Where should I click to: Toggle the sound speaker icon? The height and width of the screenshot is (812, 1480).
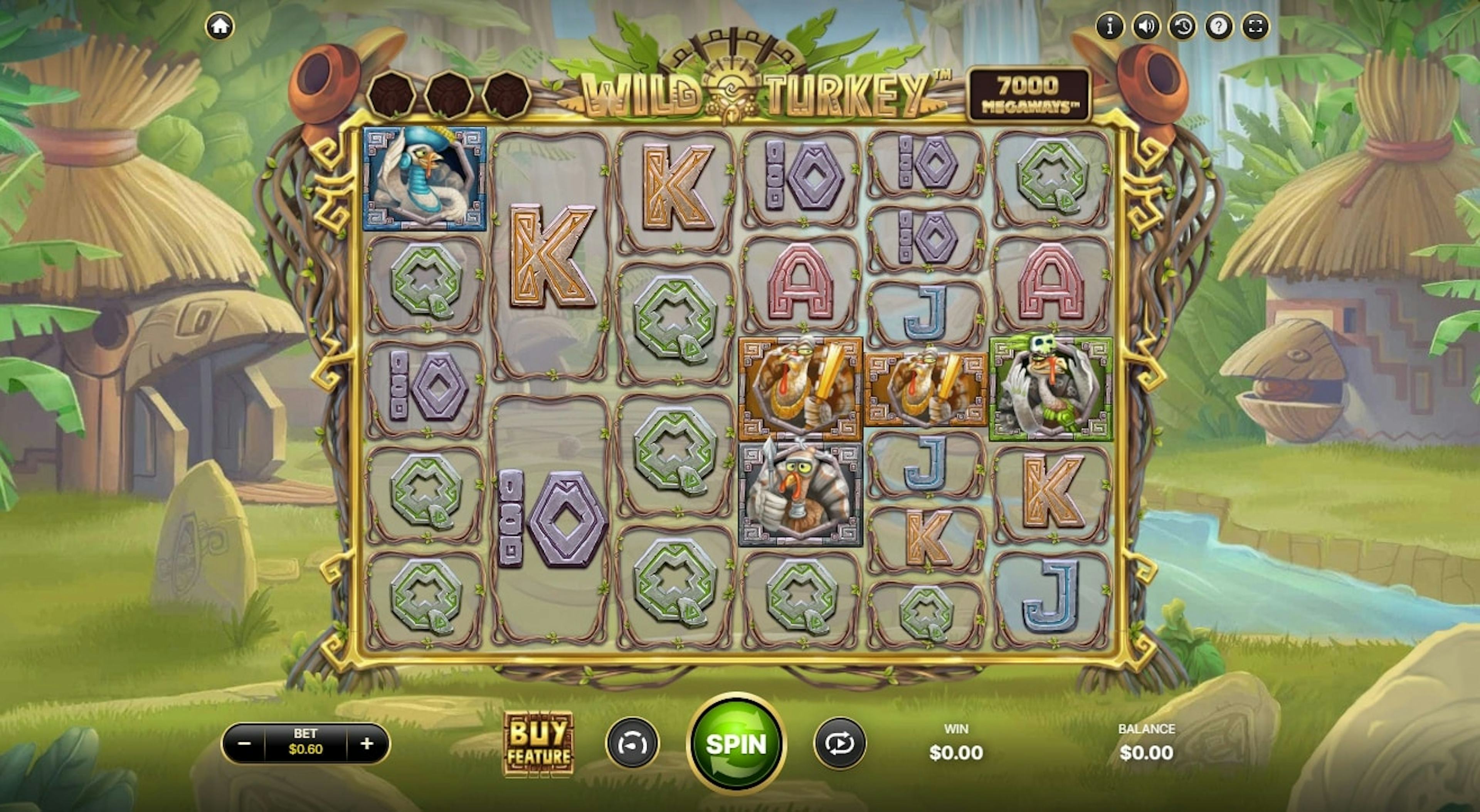point(1146,27)
